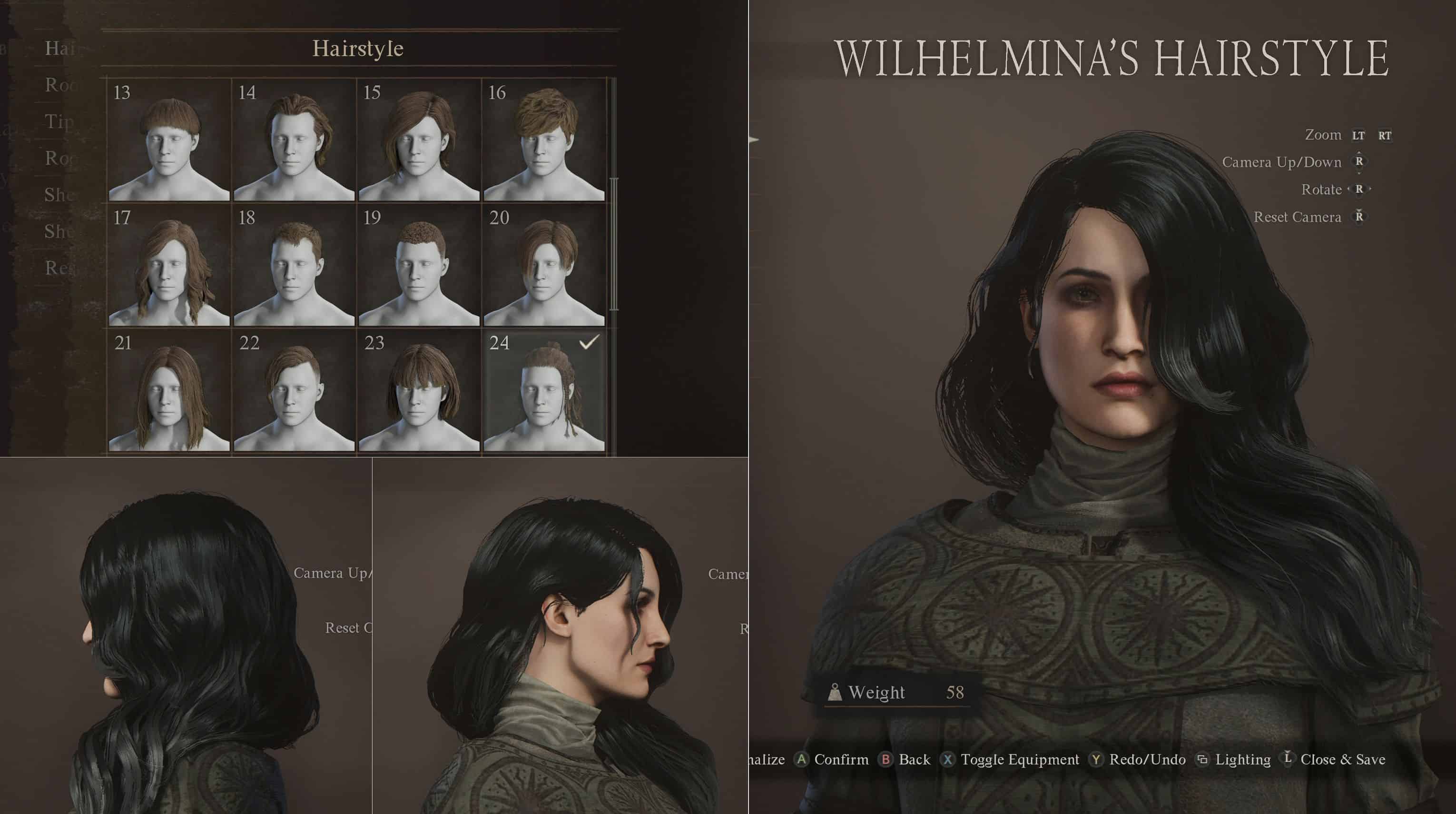Choose the center-parted hairstyle 20

544,265
